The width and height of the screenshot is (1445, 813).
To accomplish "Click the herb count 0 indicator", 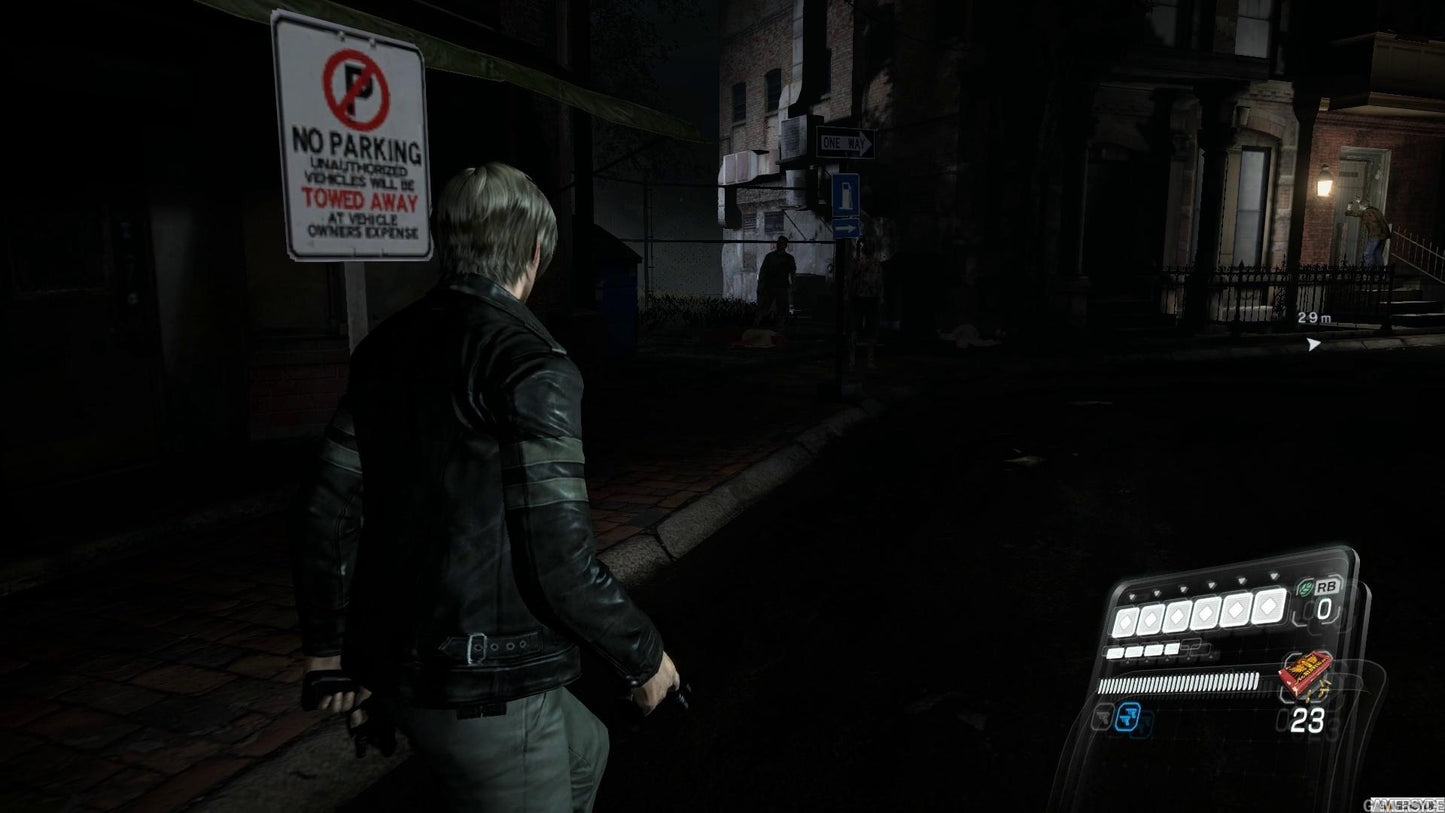I will pyautogui.click(x=1325, y=606).
